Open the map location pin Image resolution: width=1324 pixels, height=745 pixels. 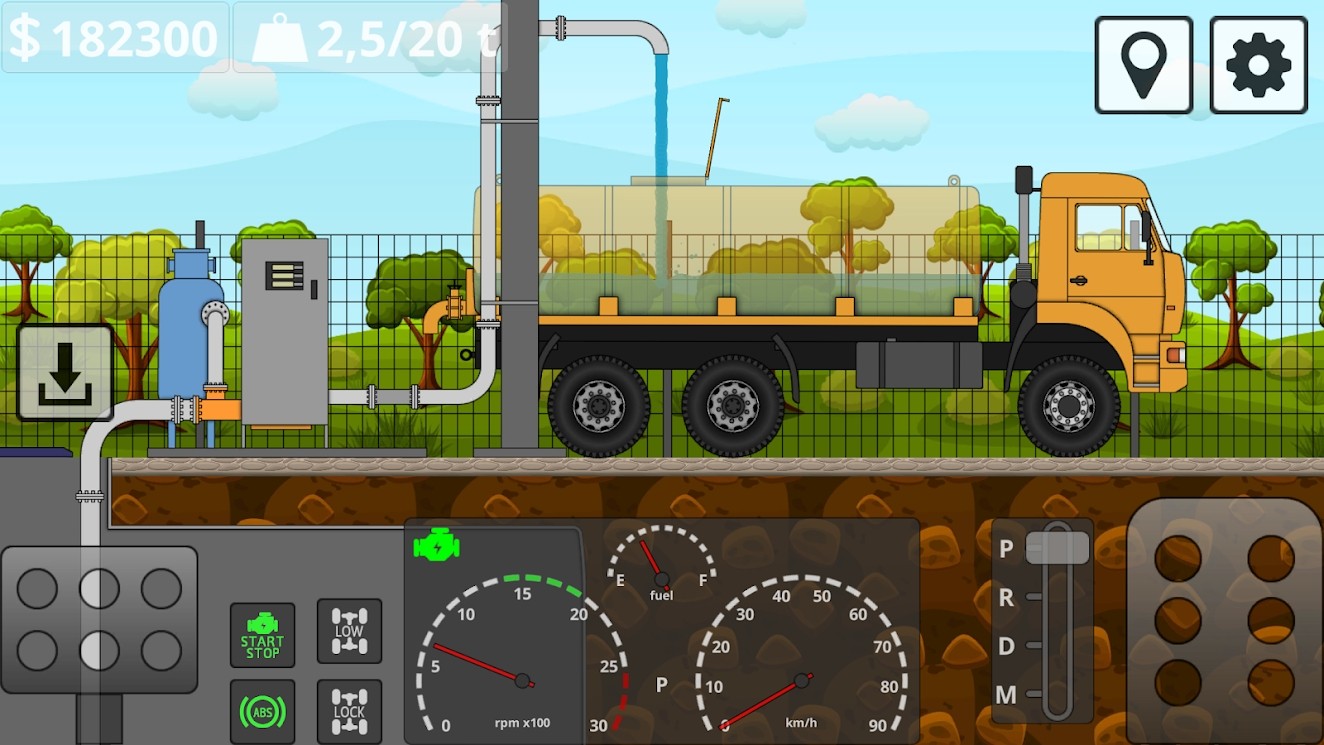coord(1144,64)
